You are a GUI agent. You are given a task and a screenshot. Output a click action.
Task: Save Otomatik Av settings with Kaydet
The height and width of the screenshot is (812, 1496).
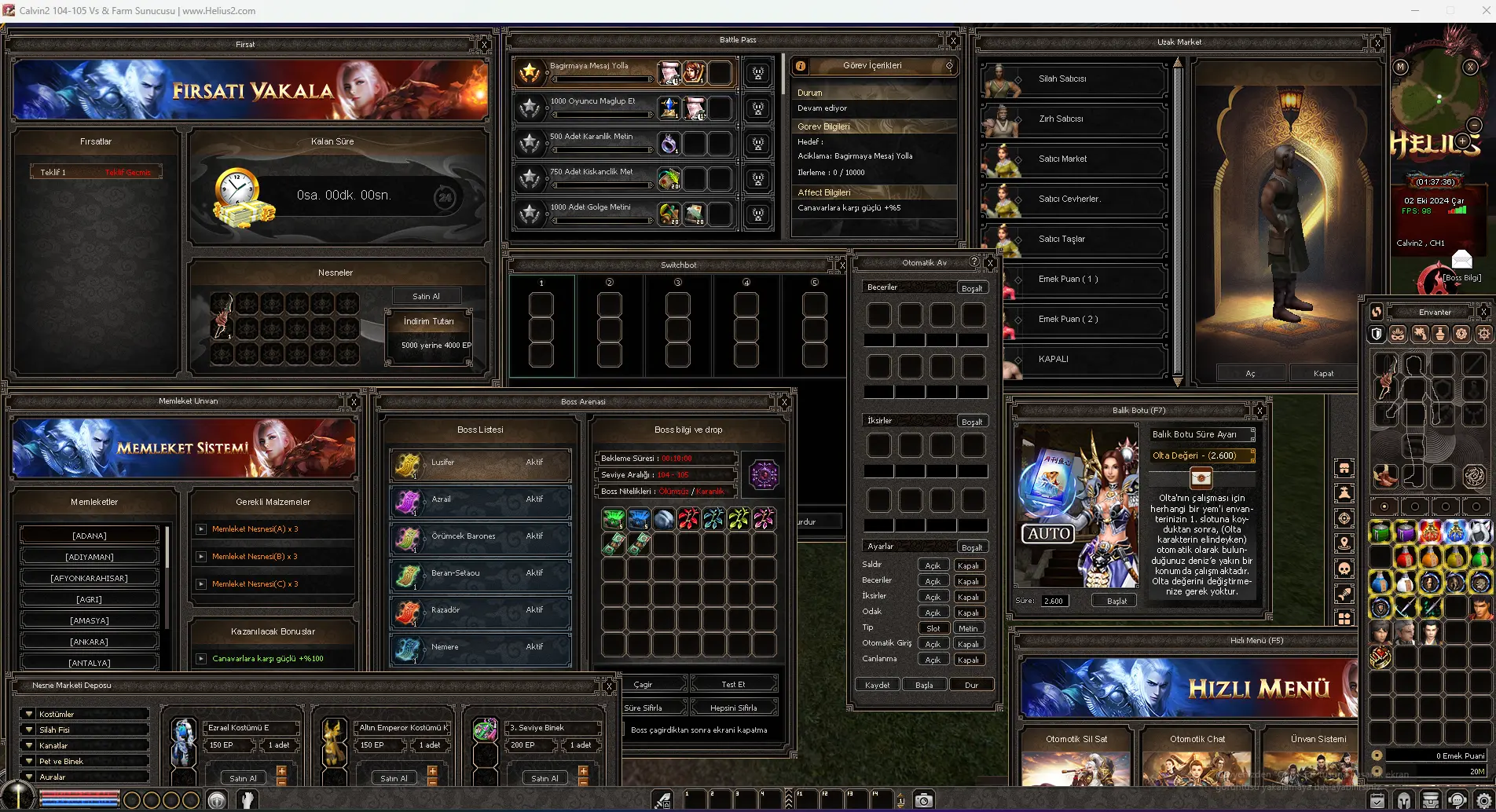[x=877, y=685]
